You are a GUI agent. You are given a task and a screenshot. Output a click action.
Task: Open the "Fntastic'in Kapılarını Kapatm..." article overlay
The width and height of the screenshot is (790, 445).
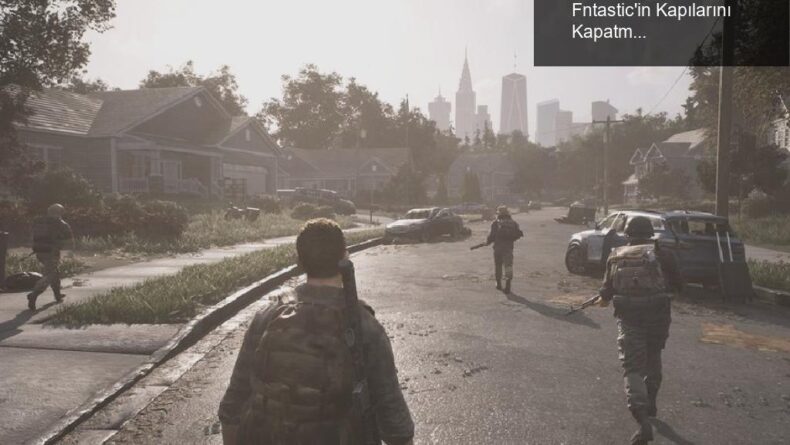651,21
